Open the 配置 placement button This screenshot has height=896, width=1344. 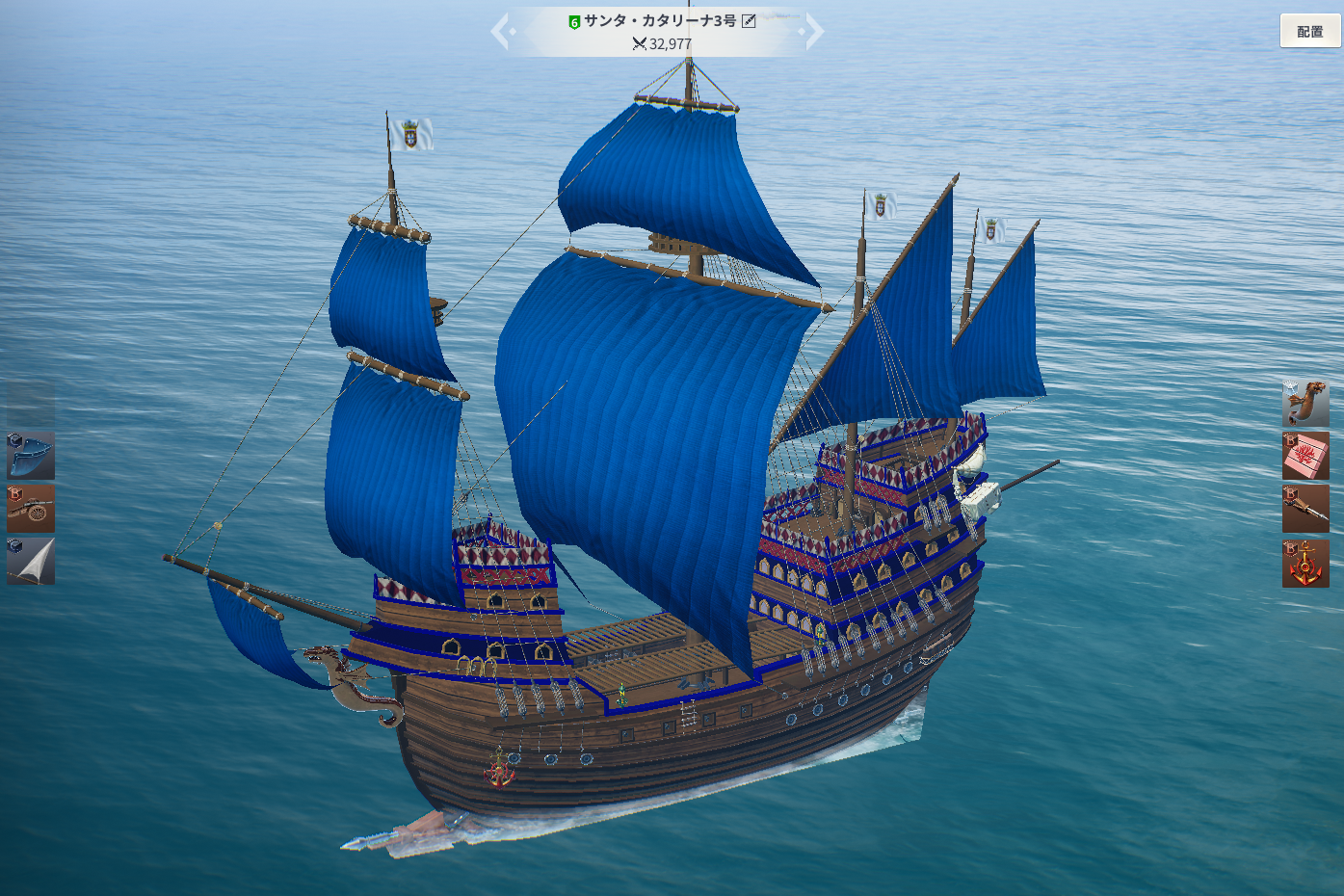1309,31
